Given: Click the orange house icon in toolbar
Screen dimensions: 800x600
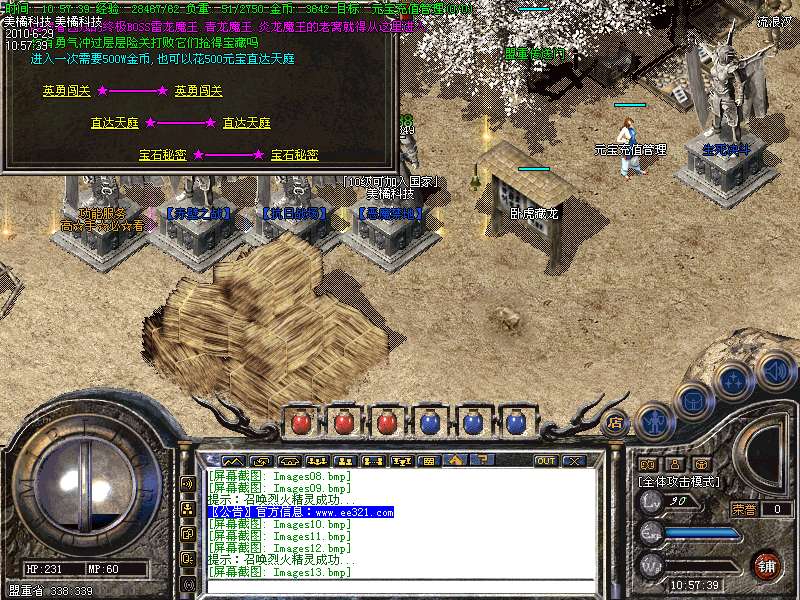Looking at the screenshot, I should pos(456,461).
